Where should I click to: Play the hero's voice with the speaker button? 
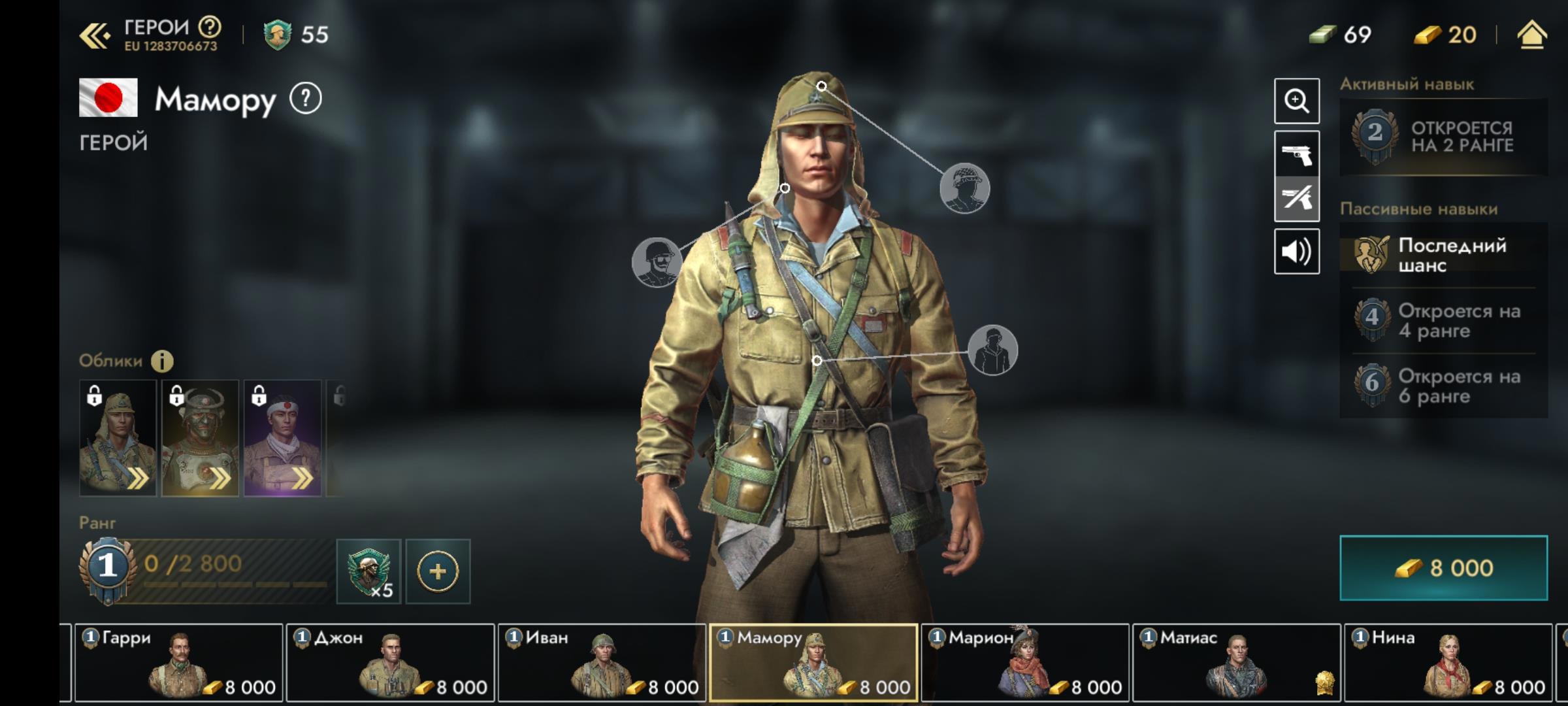click(x=1296, y=251)
